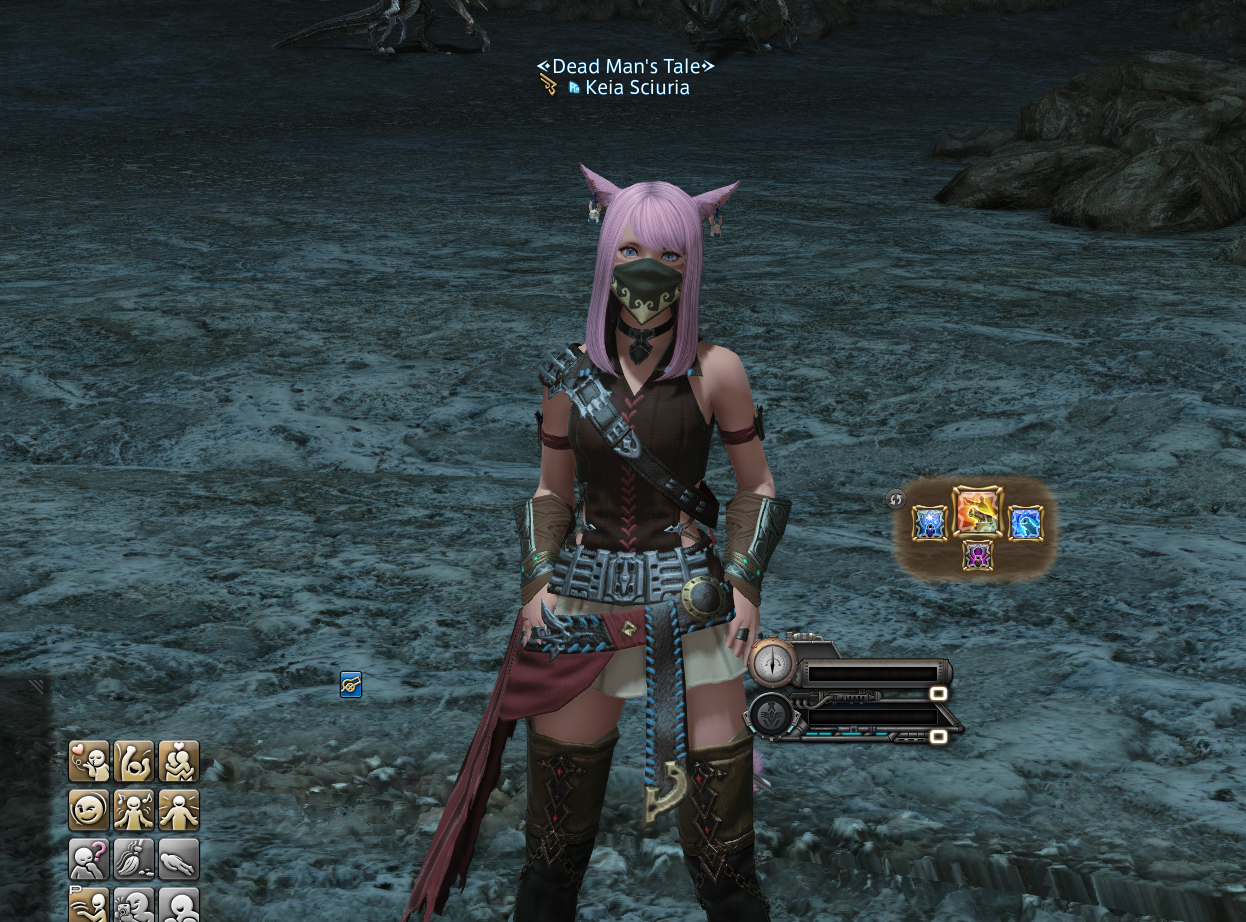Trigger the winking face emote
Screen dimensions: 1246x922
click(x=89, y=809)
